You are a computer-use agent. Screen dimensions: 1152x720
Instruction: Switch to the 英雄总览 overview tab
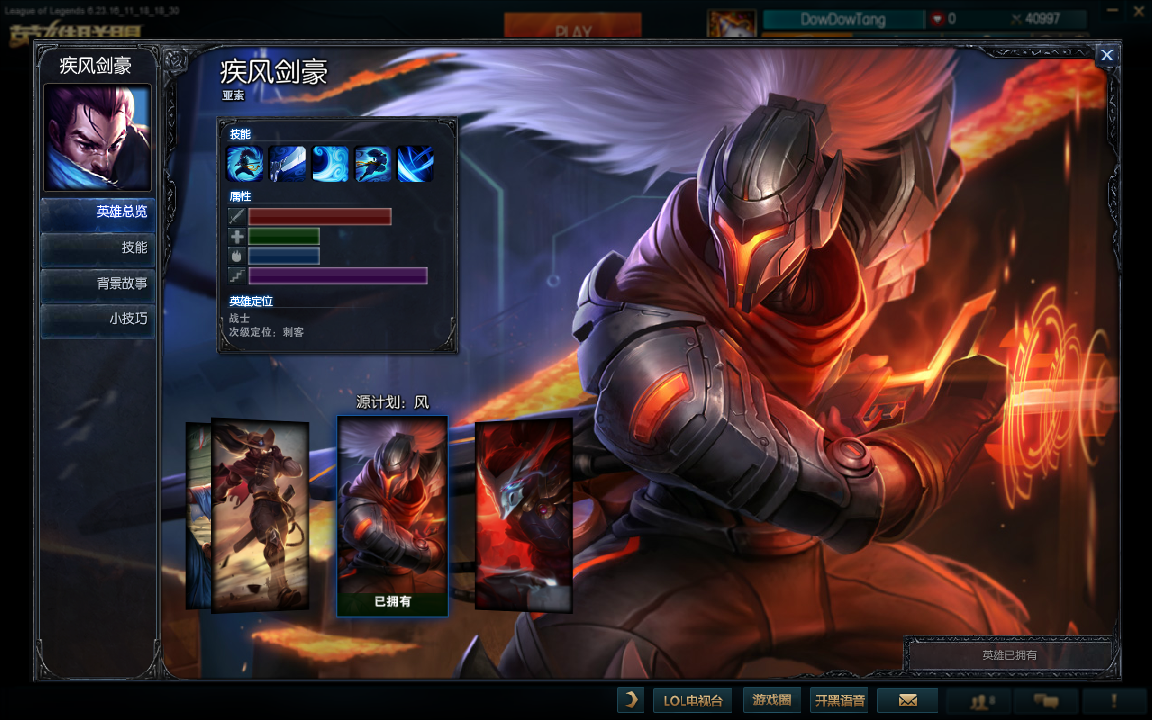(x=98, y=212)
